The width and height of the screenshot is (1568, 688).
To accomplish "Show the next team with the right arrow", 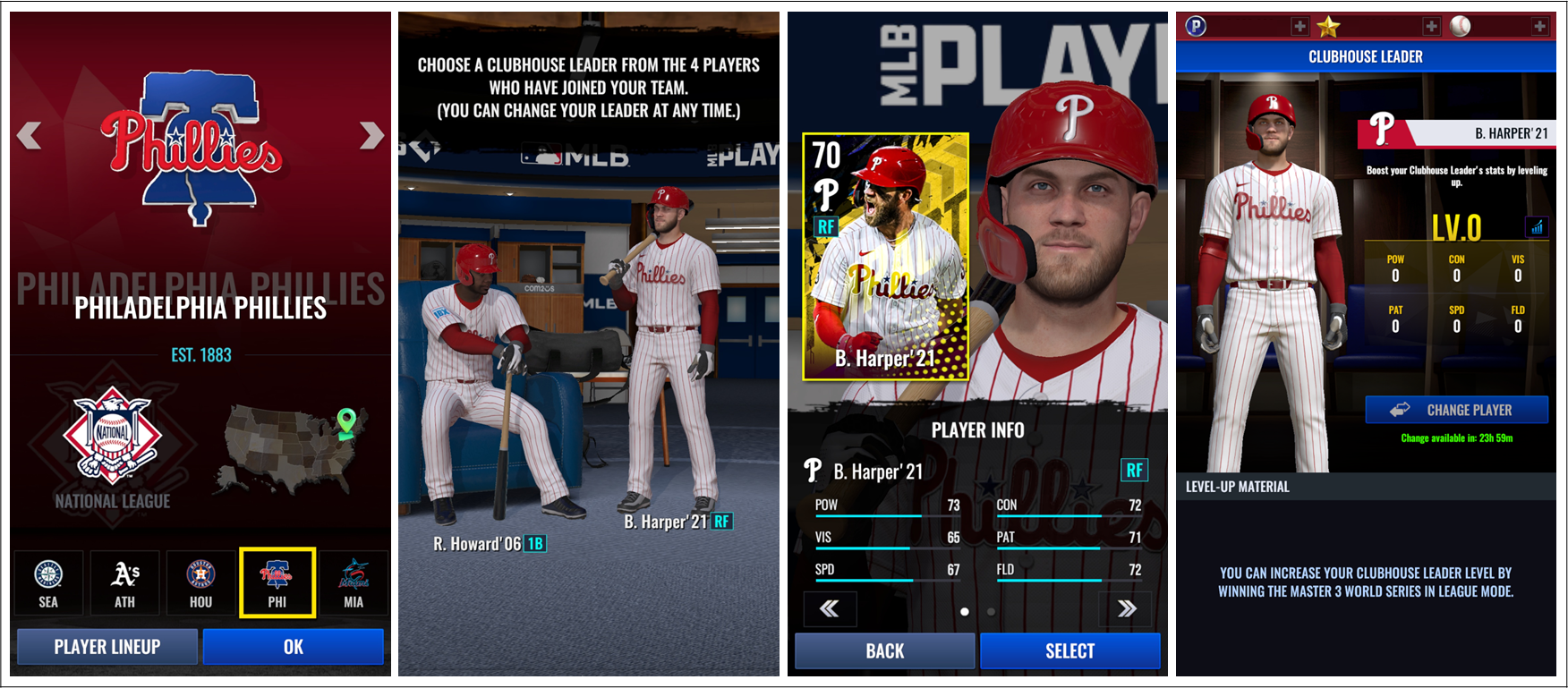I will [371, 136].
